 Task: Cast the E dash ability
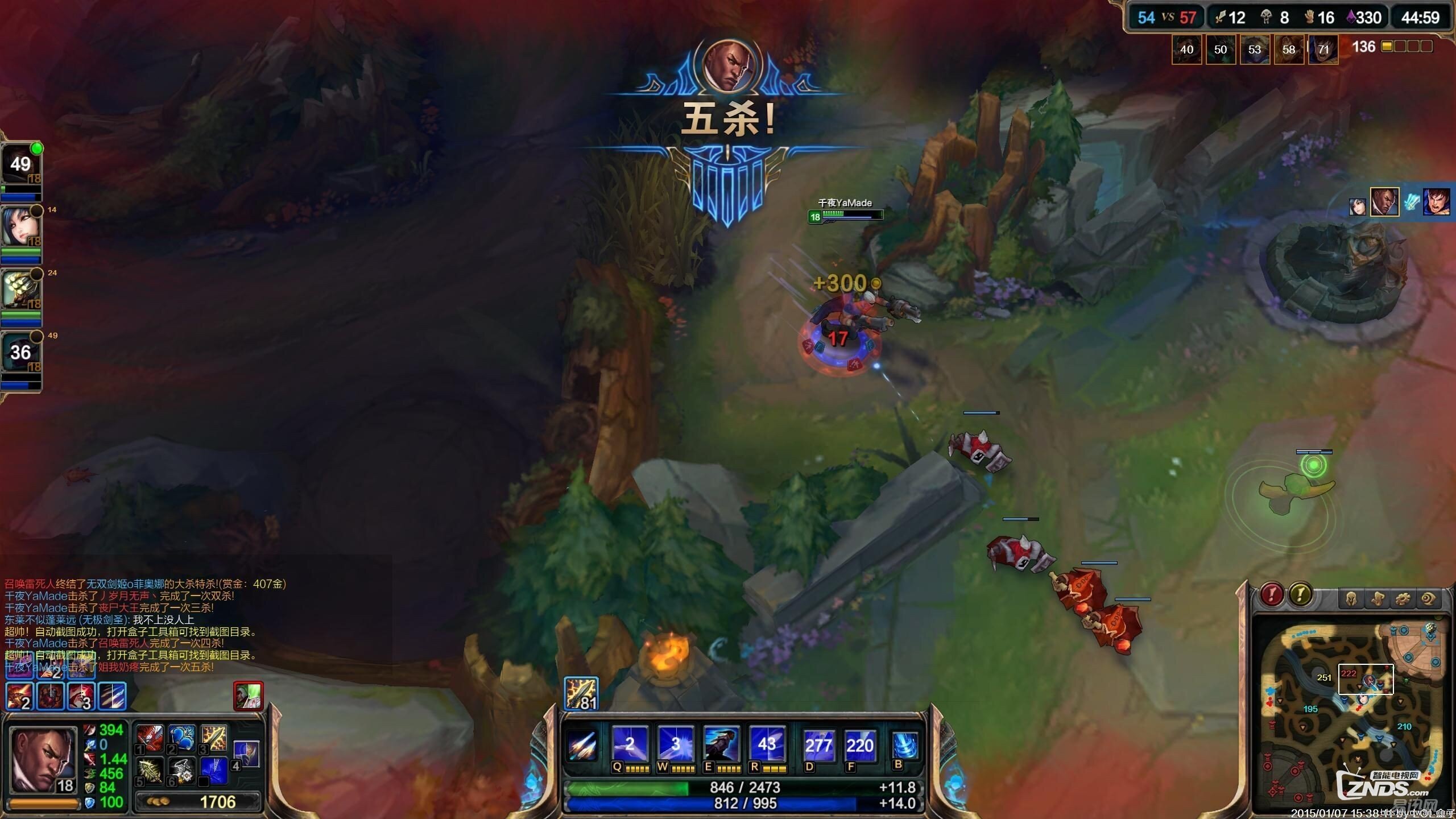tap(722, 744)
